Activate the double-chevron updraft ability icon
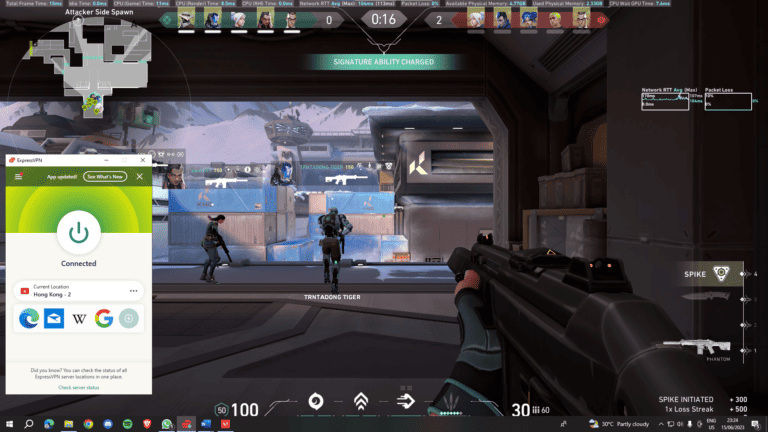The height and width of the screenshot is (432, 768). click(x=361, y=403)
